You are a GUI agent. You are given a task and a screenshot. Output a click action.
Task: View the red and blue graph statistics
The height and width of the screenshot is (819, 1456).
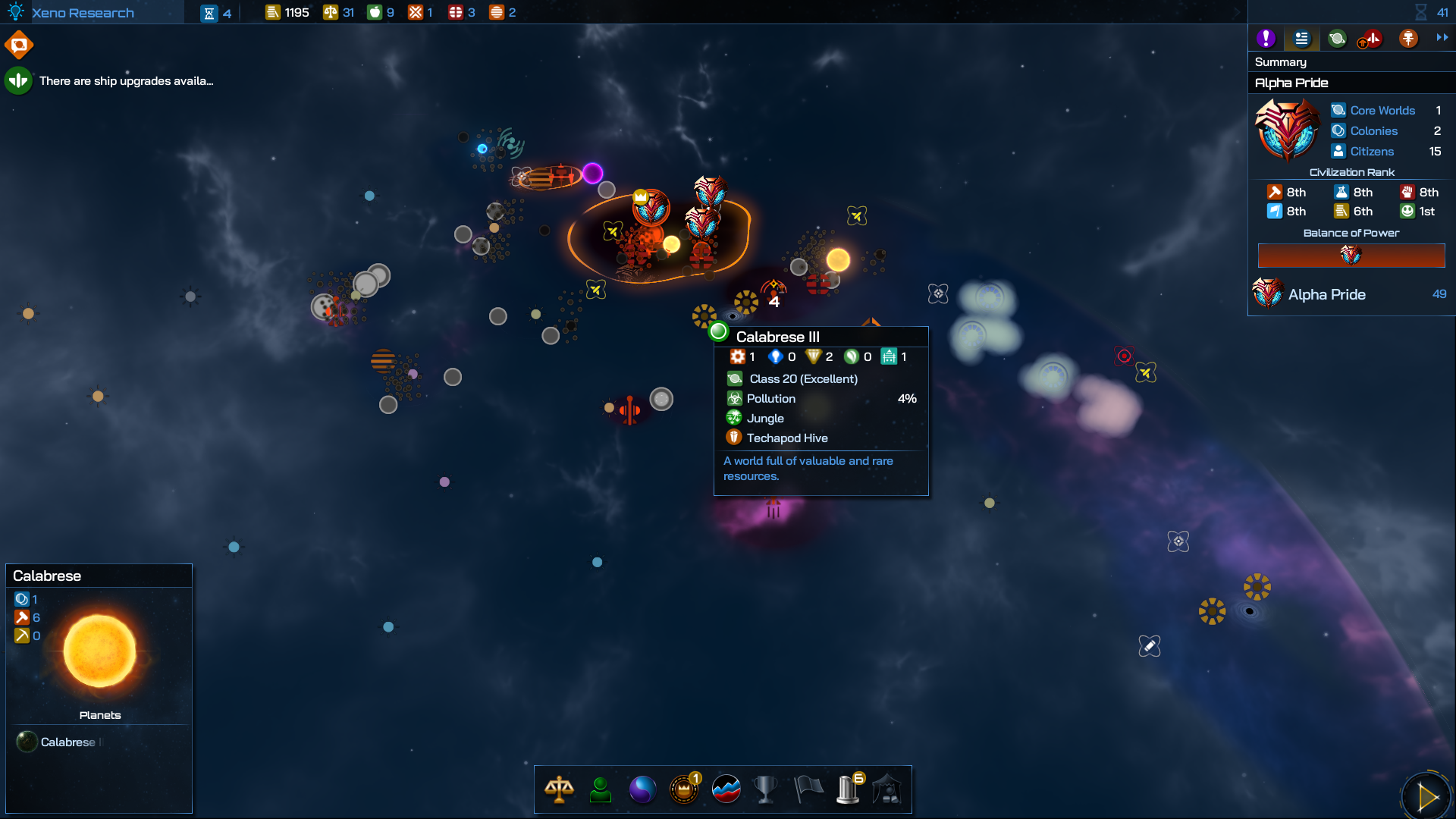726,789
